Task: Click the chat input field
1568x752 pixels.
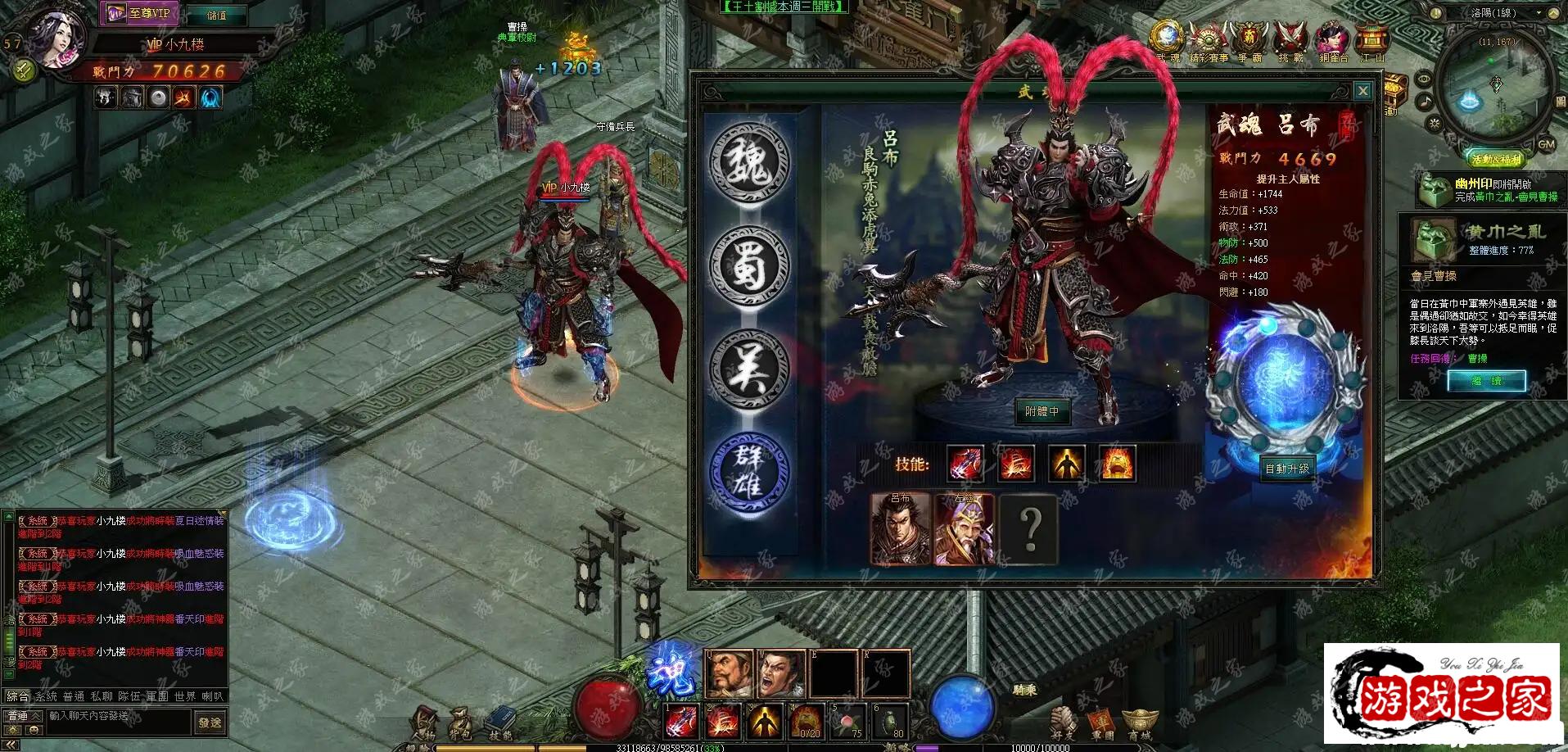Action: coord(119,716)
